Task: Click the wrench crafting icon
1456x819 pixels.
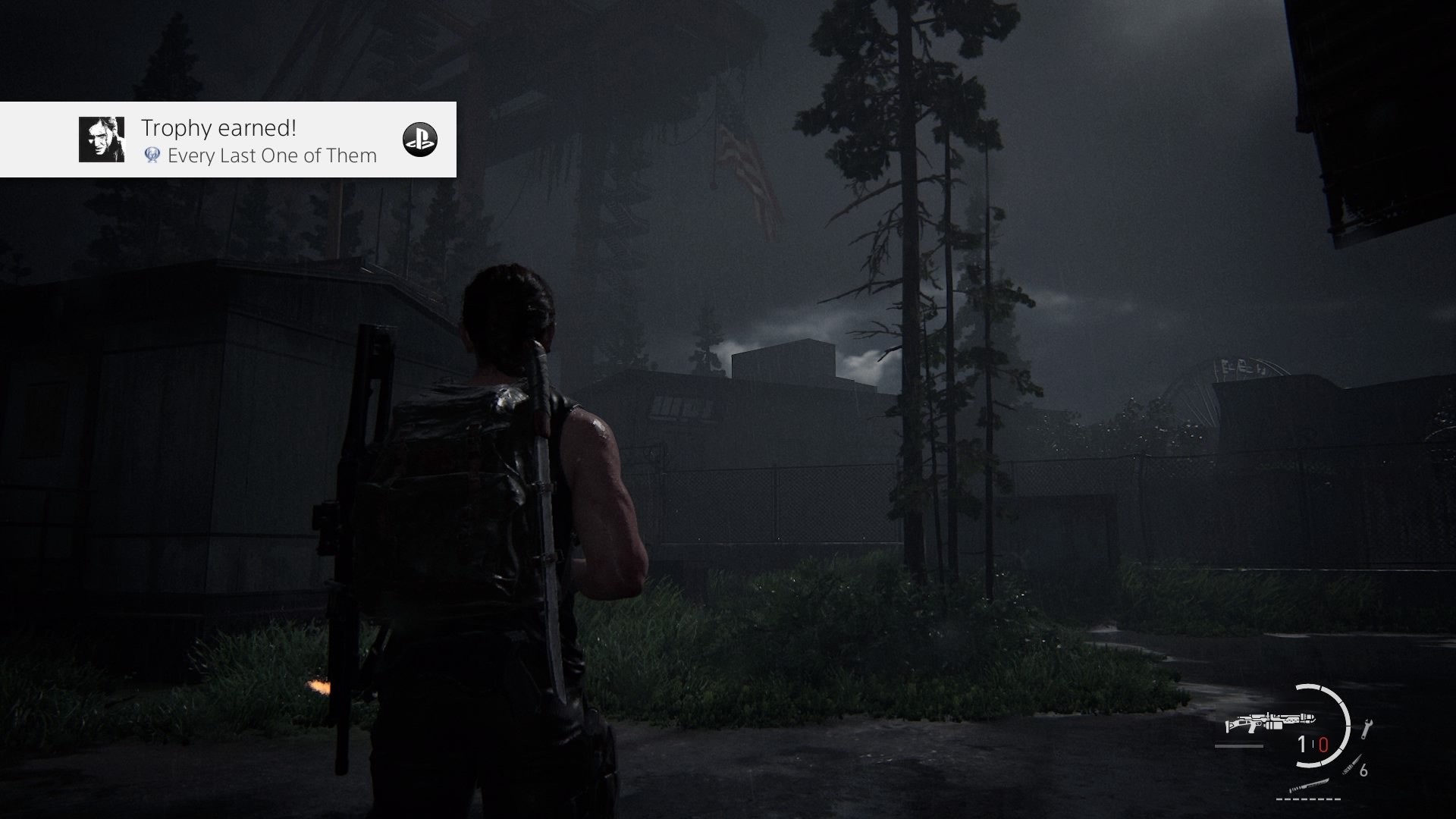Action: (x=1367, y=728)
